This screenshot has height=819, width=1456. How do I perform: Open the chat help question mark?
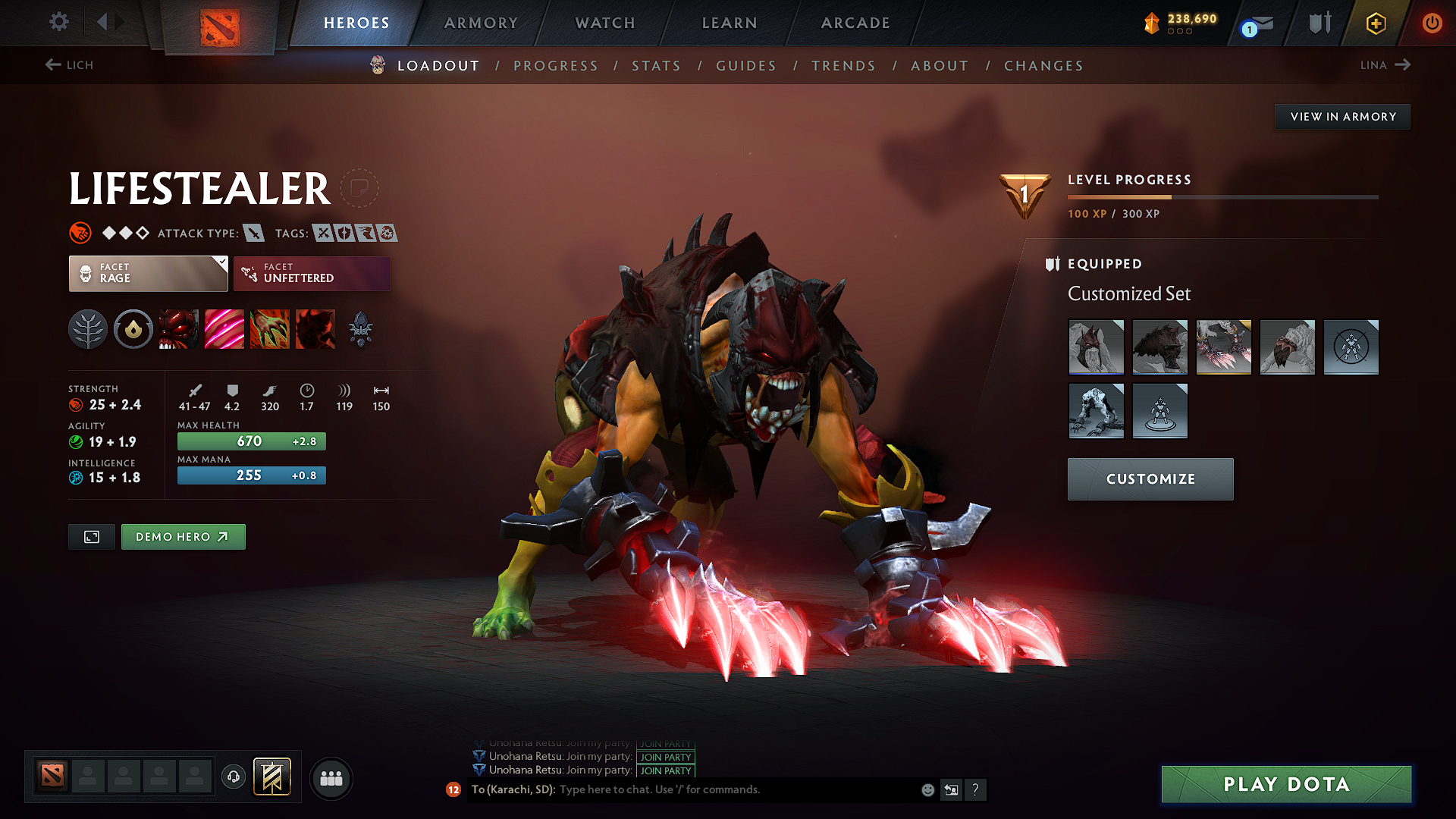pyautogui.click(x=976, y=789)
